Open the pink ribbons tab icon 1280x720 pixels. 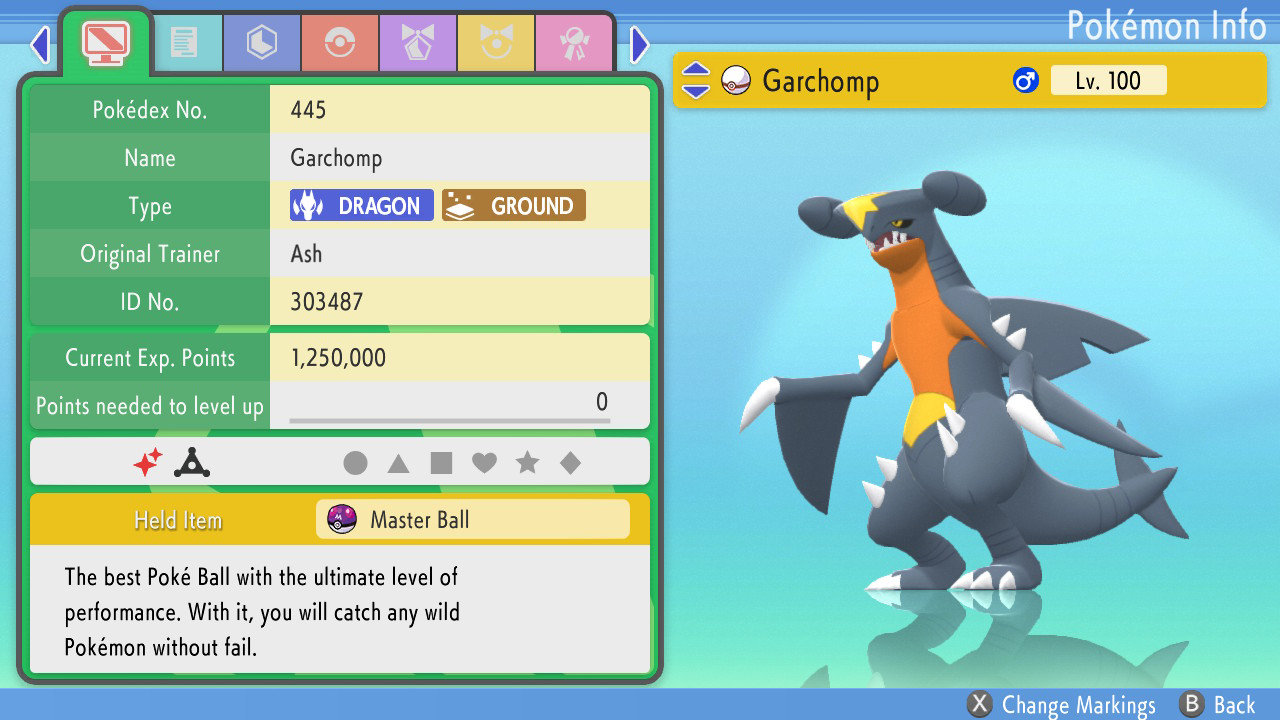click(x=574, y=43)
